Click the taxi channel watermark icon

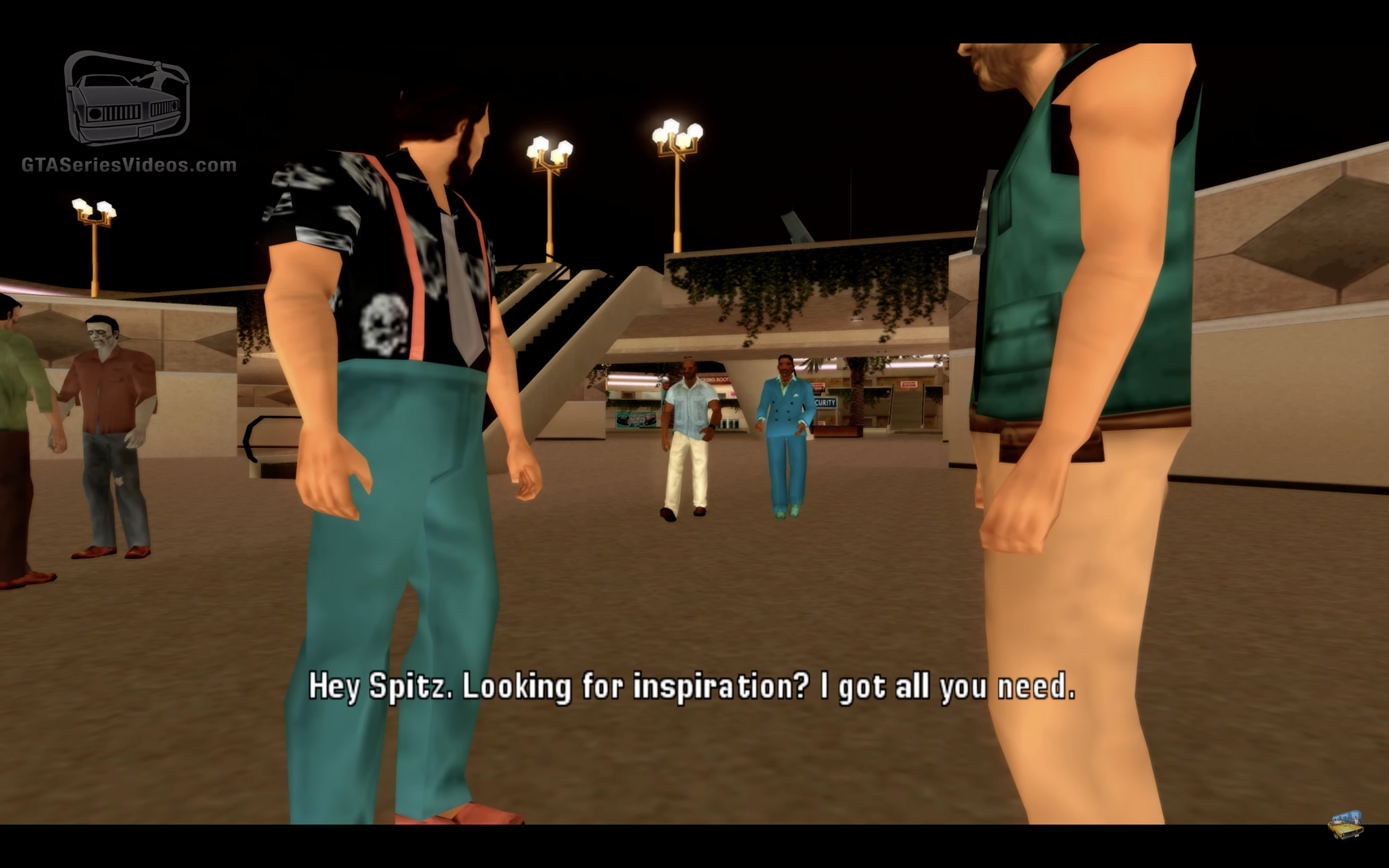(x=1346, y=826)
